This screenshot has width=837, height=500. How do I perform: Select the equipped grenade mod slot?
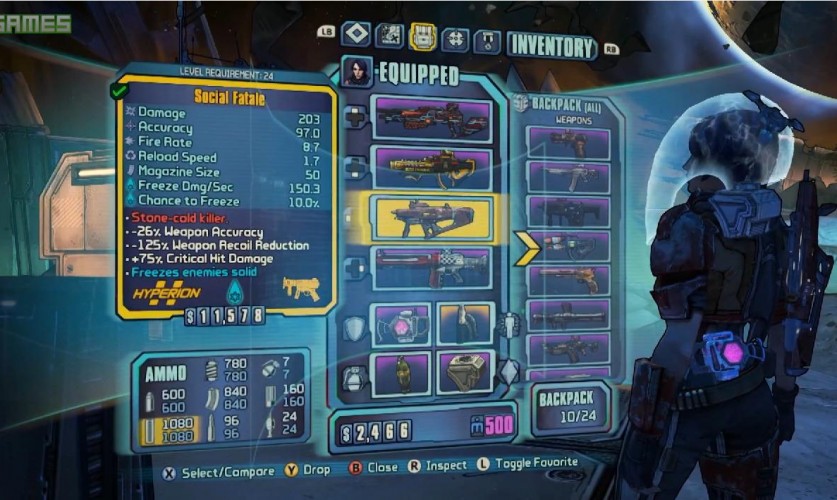(400, 372)
